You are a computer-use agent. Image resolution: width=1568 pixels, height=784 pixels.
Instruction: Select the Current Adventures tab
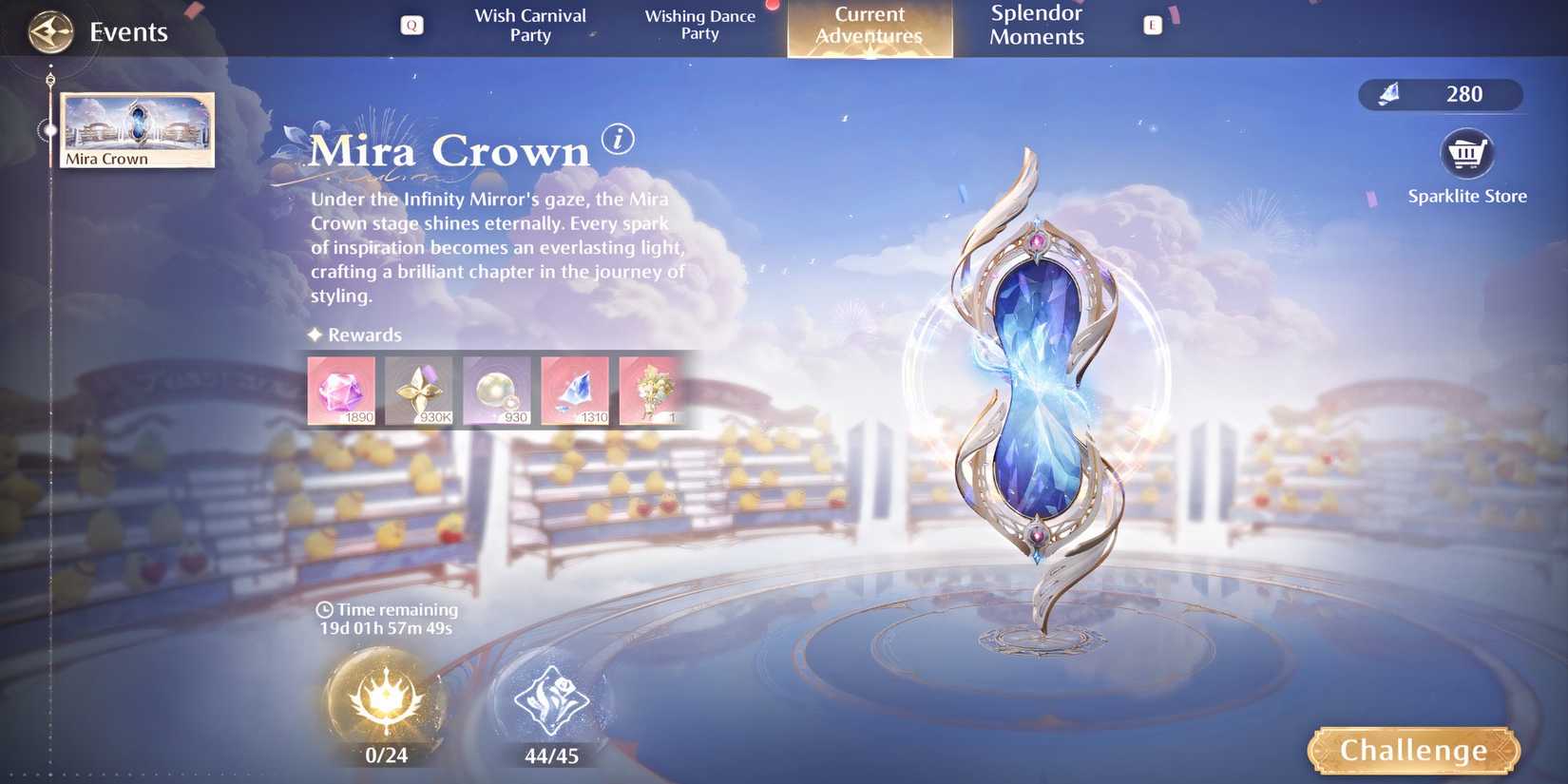coord(869,26)
